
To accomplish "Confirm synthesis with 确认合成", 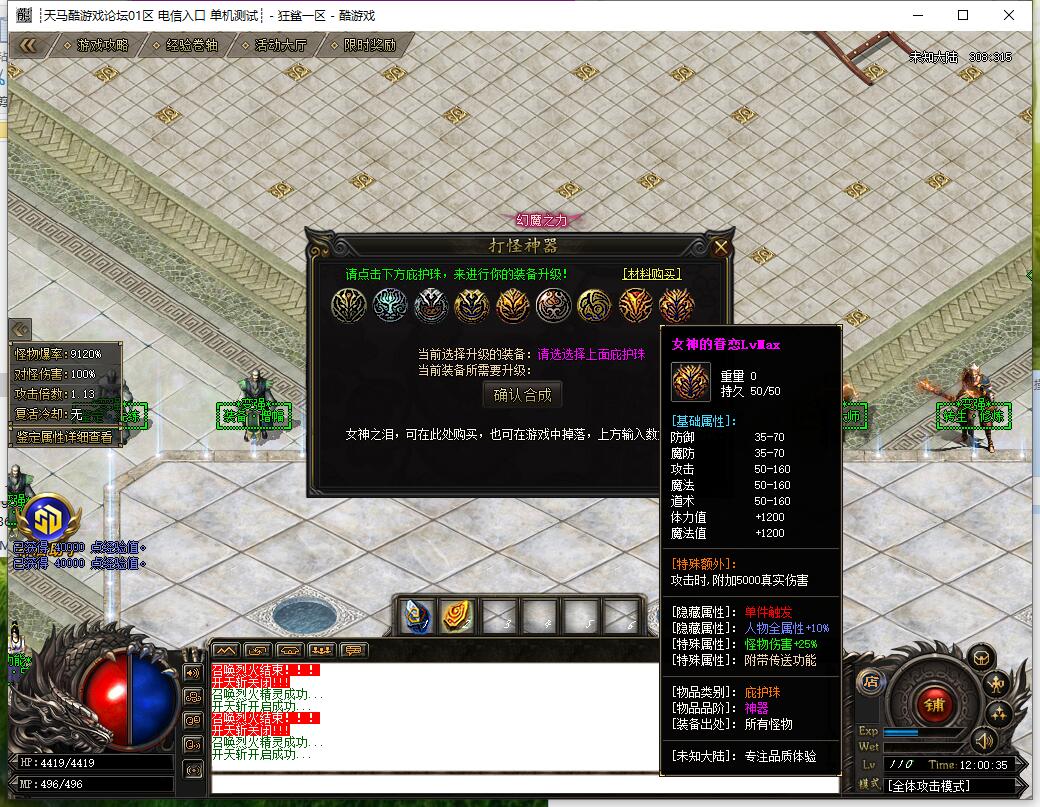I will click(x=522, y=395).
